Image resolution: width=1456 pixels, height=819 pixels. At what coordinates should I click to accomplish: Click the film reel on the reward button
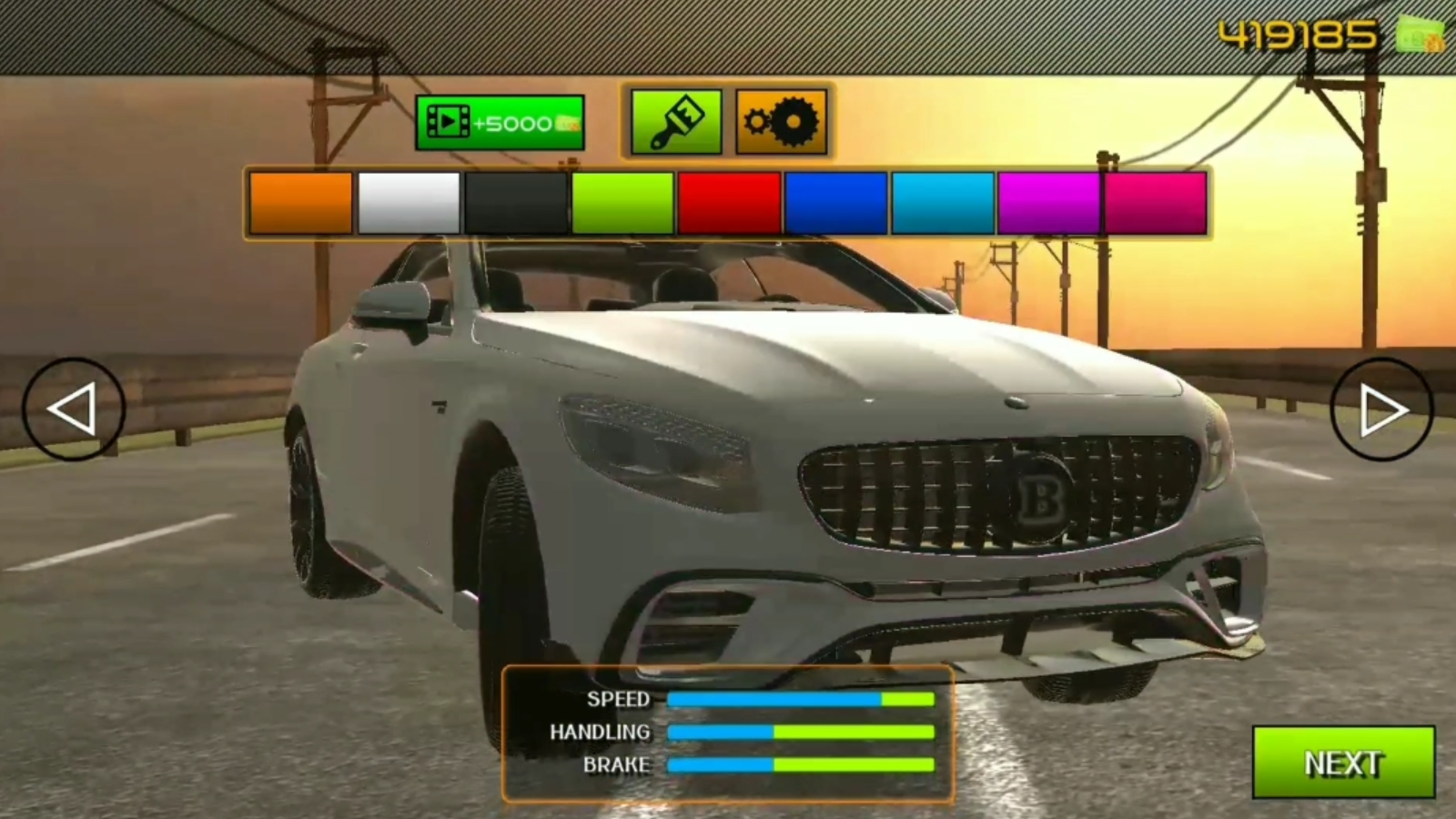click(x=448, y=123)
